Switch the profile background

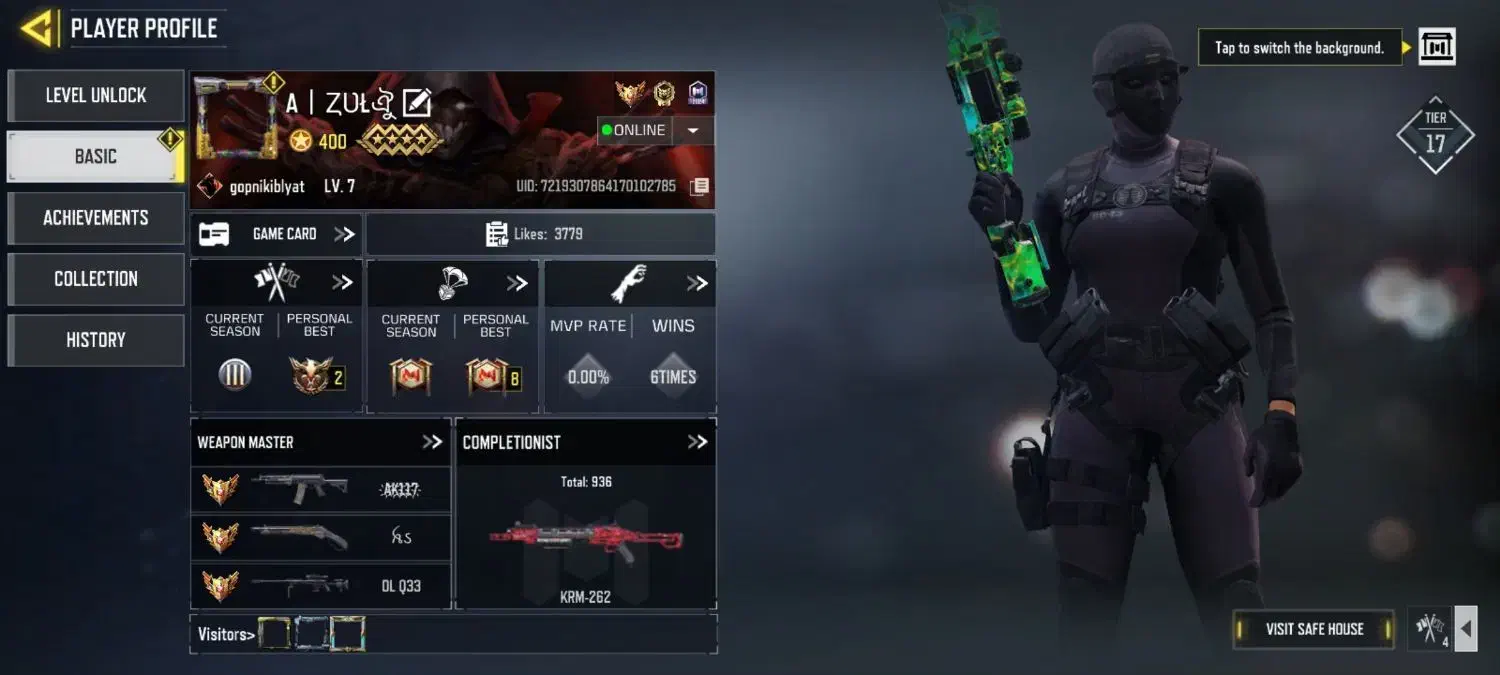[x=1437, y=47]
